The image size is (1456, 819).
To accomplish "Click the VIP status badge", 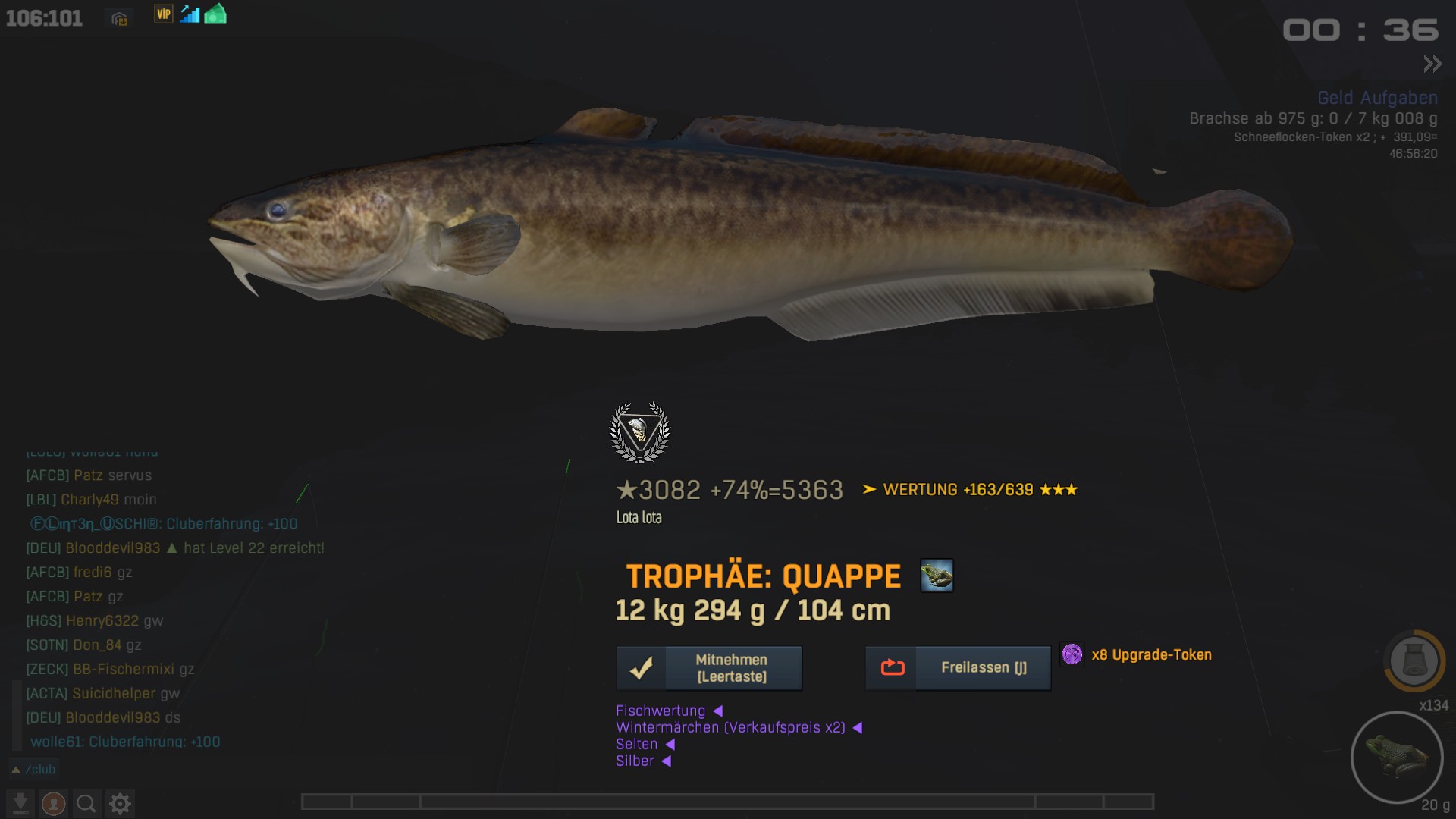I will coord(163,14).
